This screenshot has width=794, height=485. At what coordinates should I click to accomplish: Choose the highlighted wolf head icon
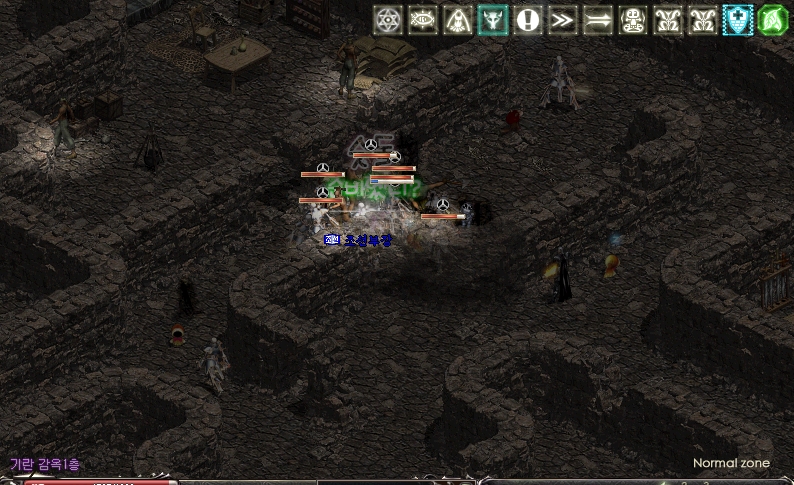click(x=493, y=20)
